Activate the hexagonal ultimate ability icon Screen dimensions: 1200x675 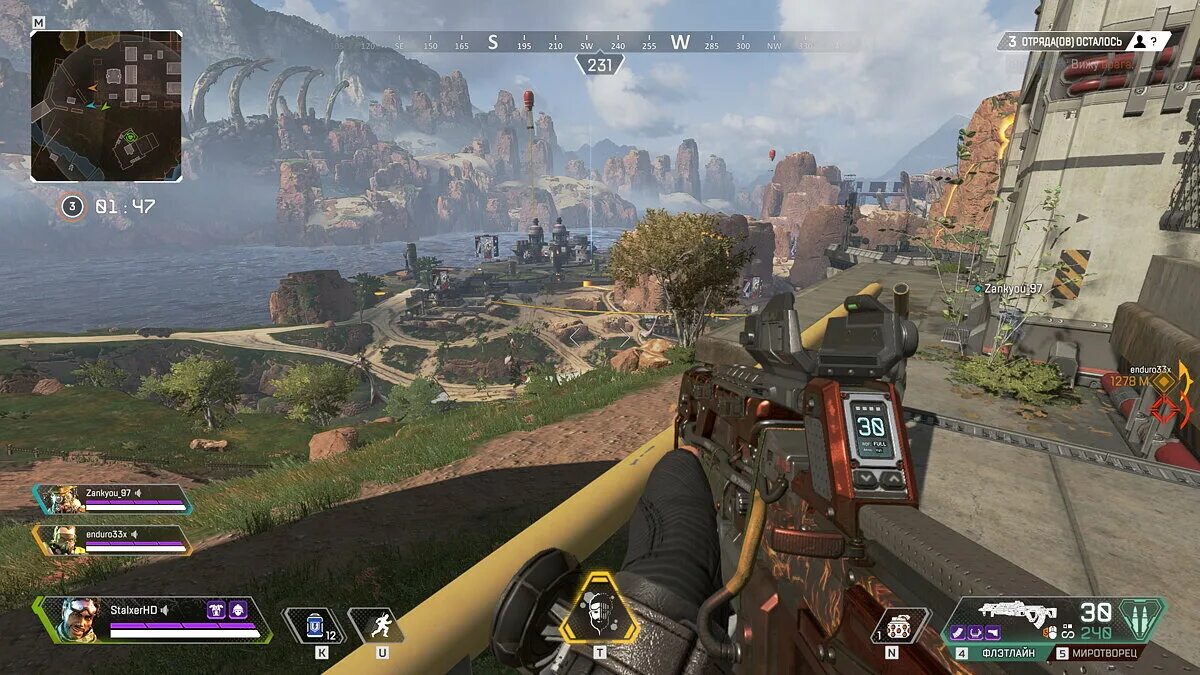598,607
